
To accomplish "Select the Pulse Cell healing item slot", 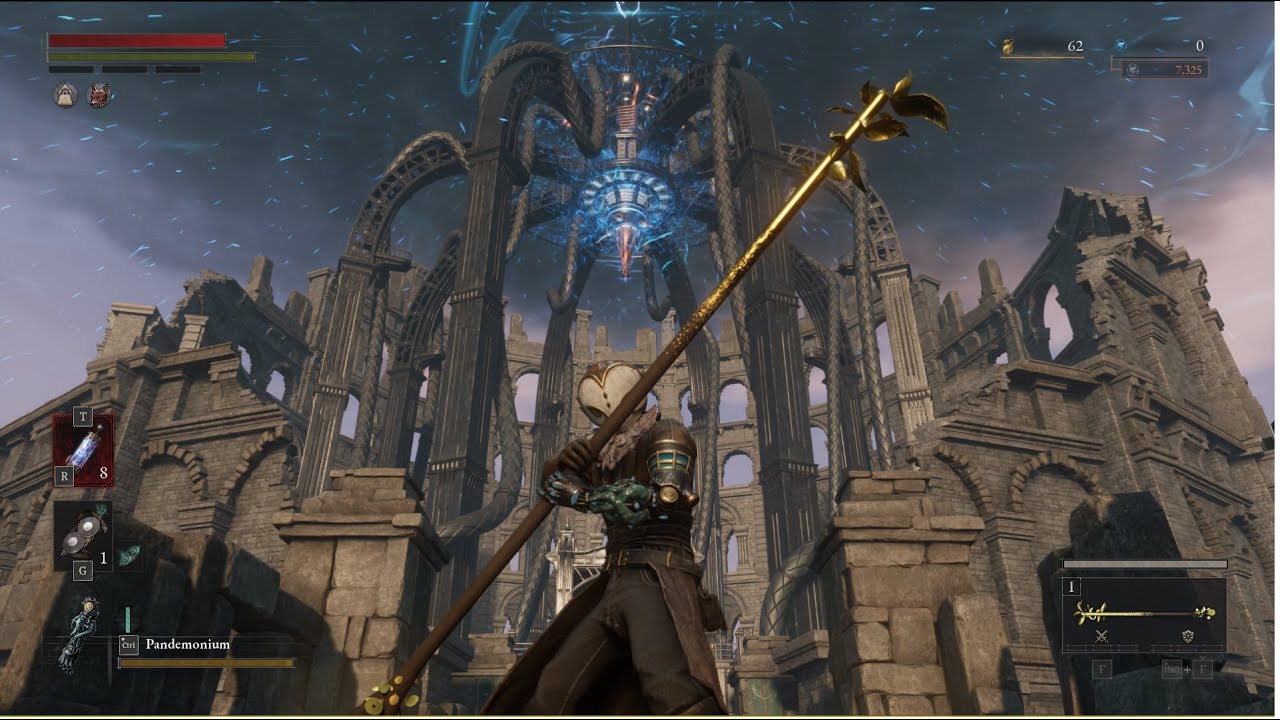I will (83, 449).
